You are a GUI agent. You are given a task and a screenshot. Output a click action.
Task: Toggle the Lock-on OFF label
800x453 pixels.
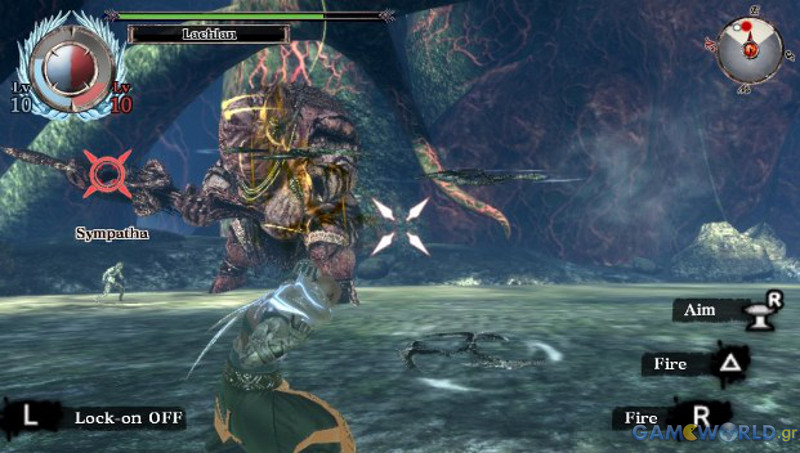(x=129, y=418)
